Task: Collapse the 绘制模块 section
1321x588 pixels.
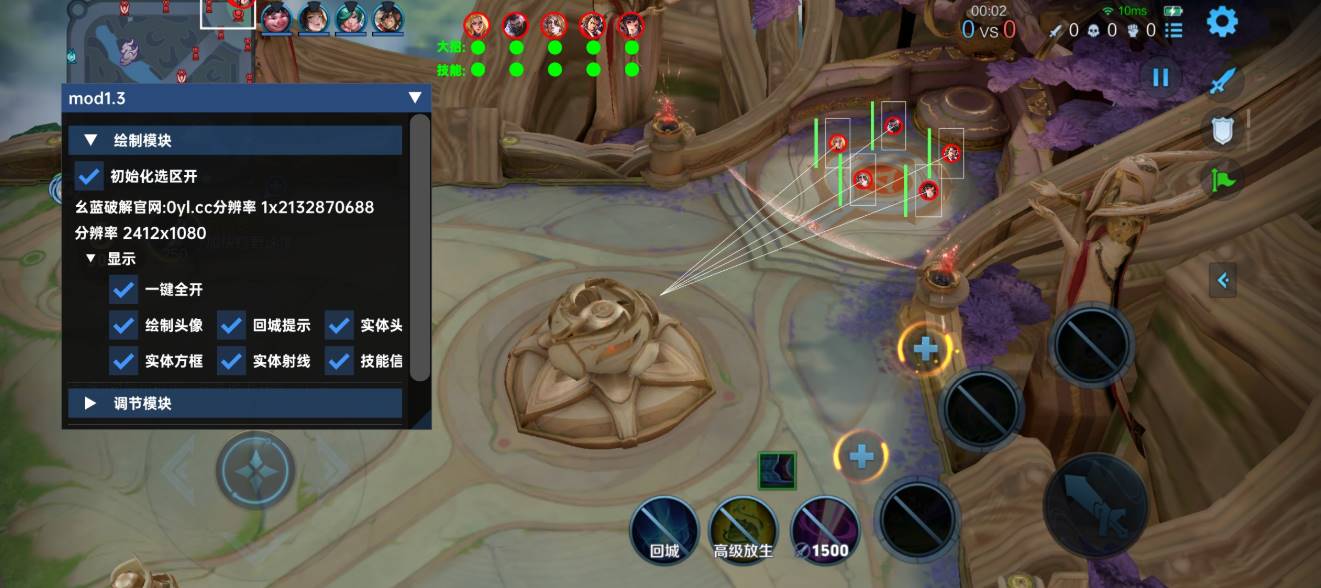Action: pos(91,141)
